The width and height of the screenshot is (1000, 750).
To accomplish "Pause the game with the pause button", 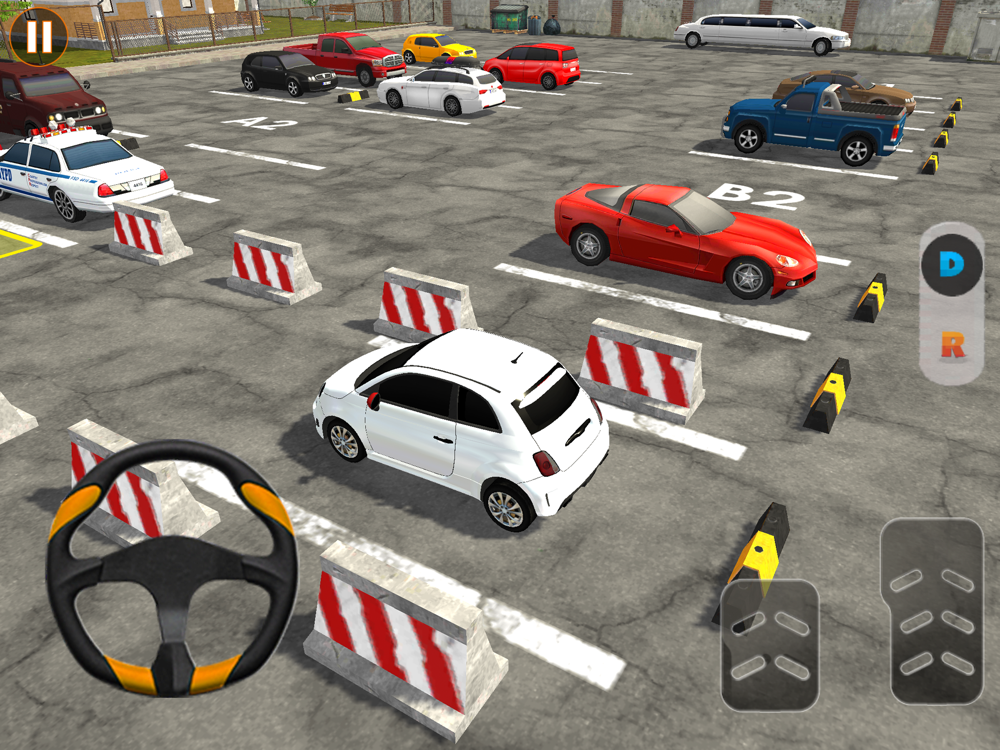I will 39,36.
